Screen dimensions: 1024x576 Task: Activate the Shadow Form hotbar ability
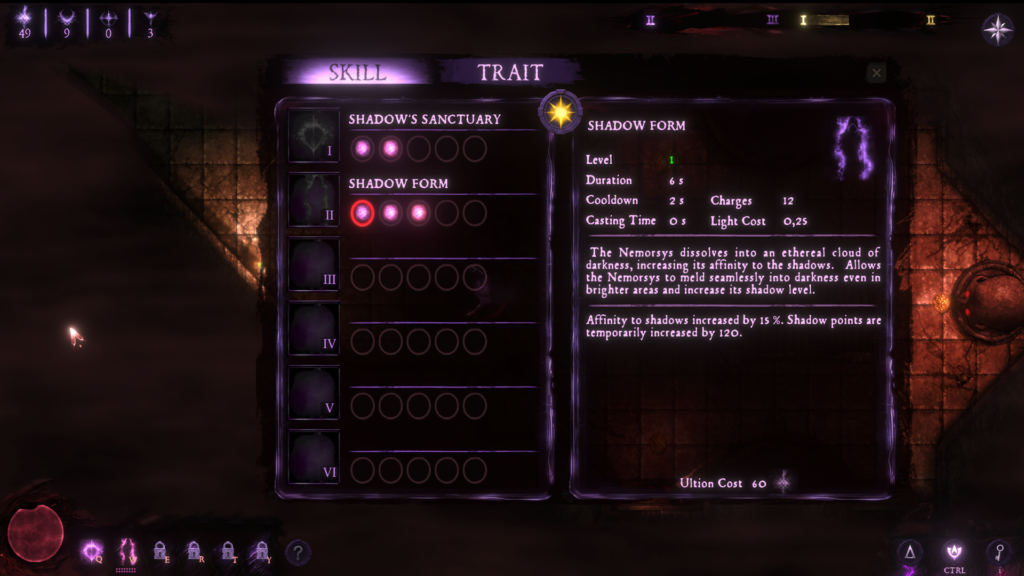126,550
